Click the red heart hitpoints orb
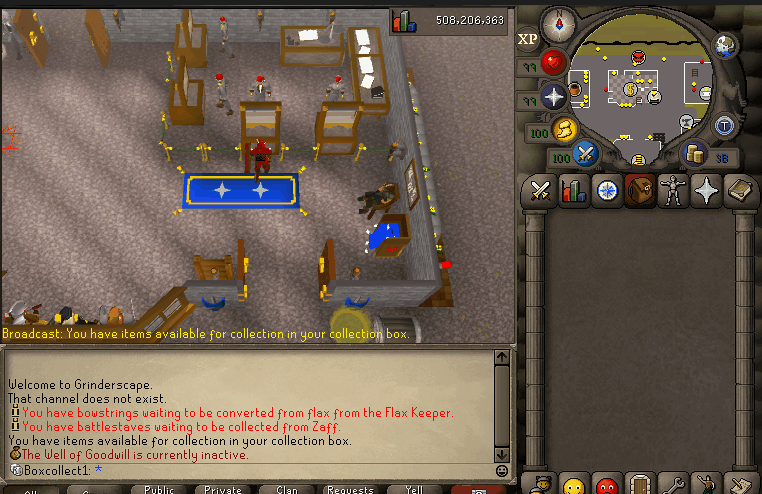The height and width of the screenshot is (494, 762). (x=553, y=63)
